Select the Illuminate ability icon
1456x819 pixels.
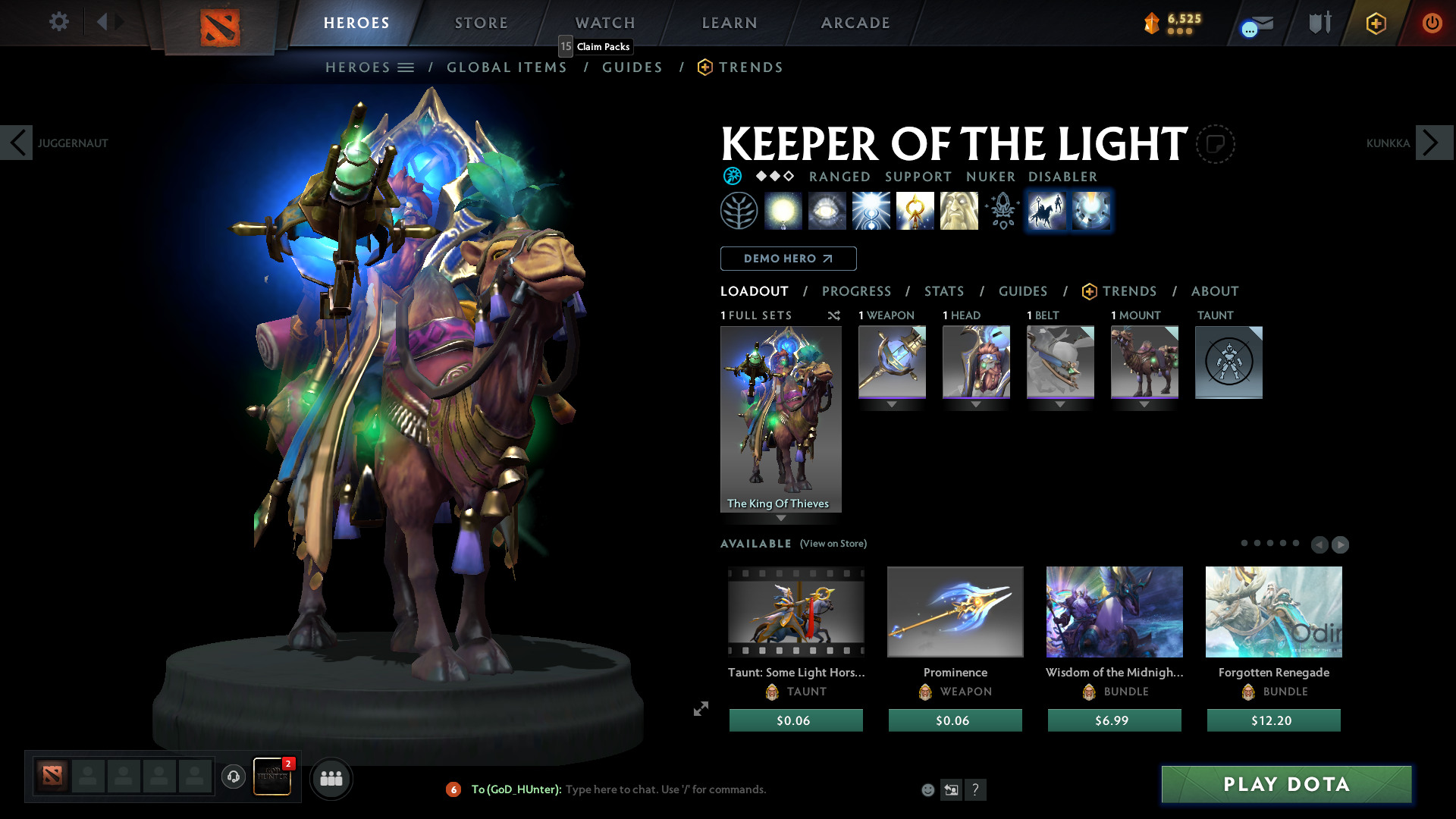784,211
